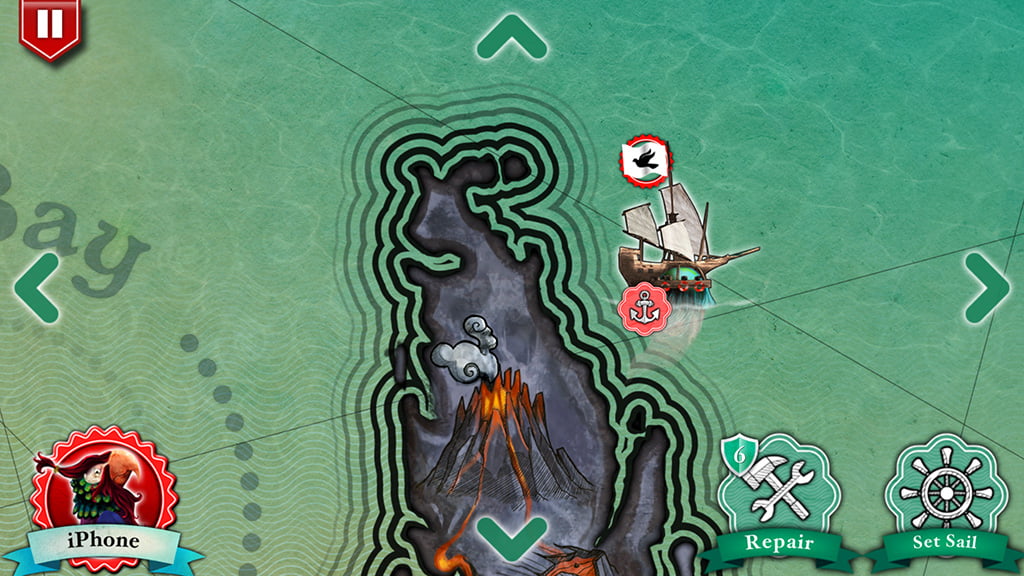The height and width of the screenshot is (576, 1024).
Task: Open the iPhone parrot captain profile
Action: tap(104, 499)
